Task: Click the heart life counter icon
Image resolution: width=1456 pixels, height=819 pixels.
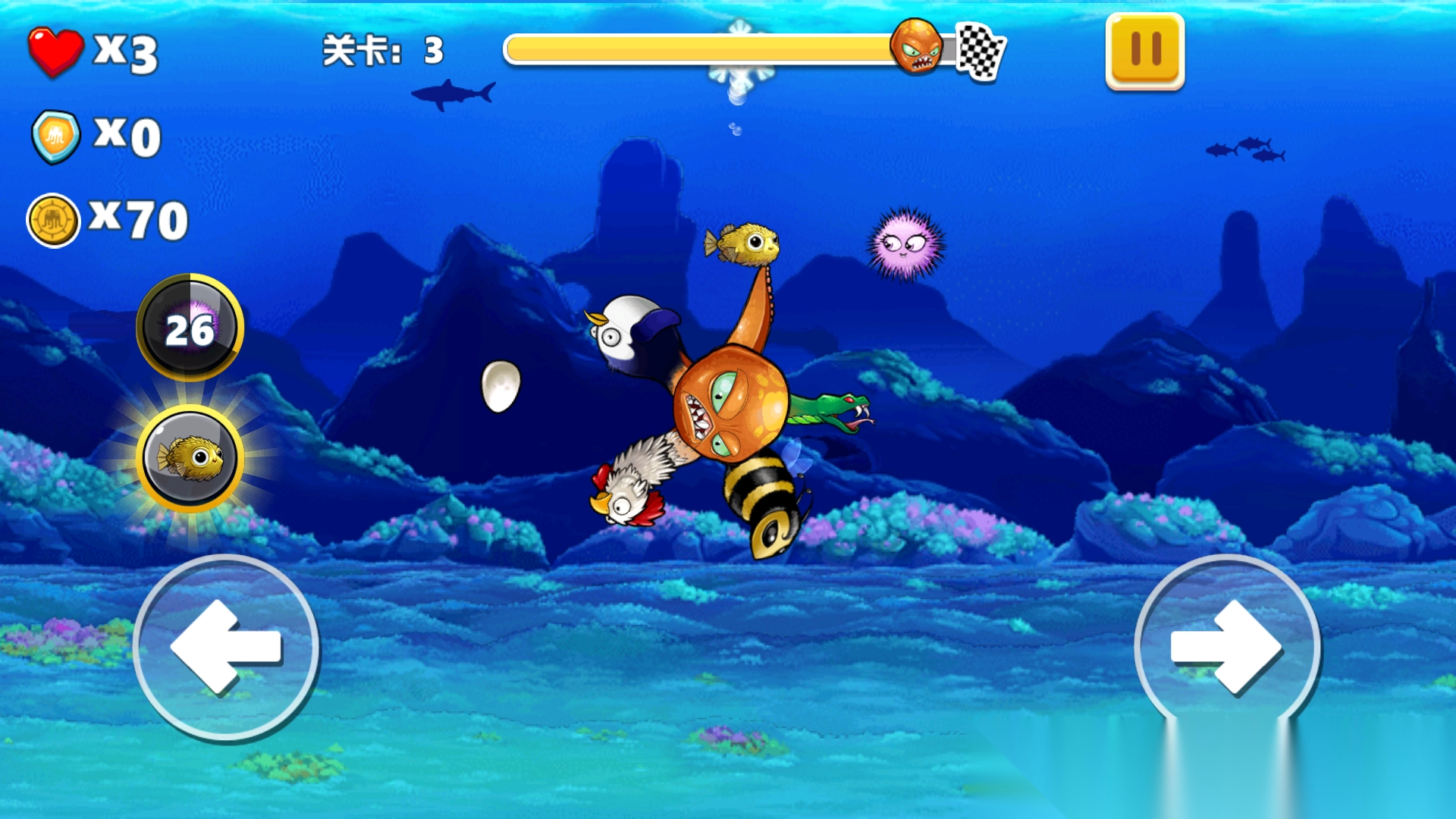Action: [57, 49]
